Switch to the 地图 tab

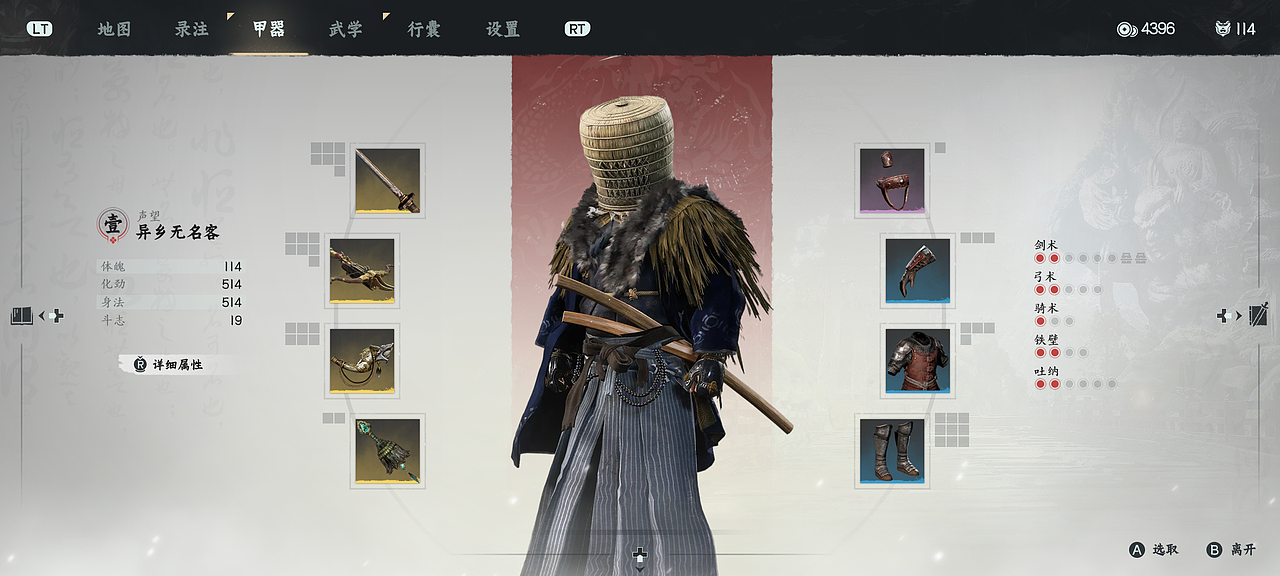114,29
